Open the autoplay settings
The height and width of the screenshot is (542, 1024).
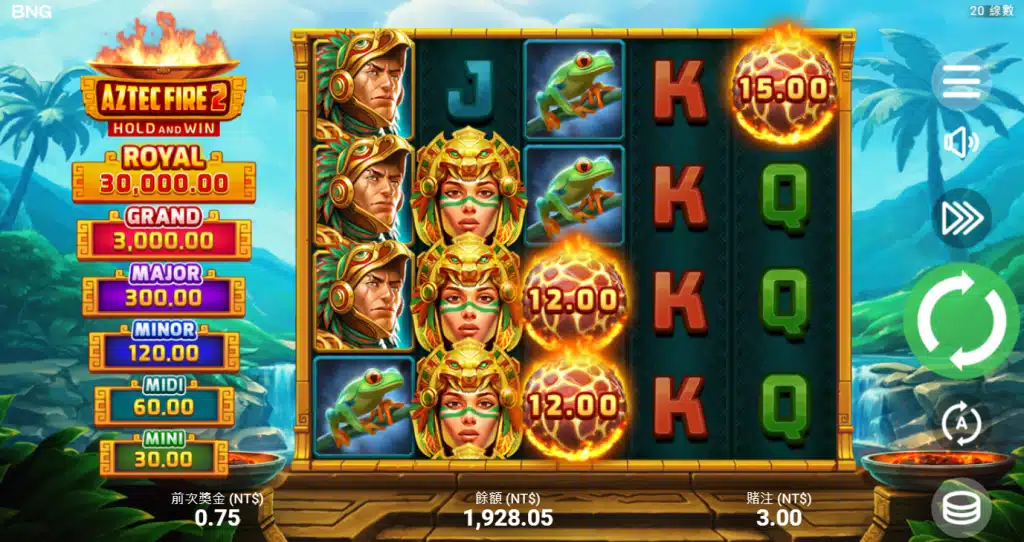(x=962, y=423)
